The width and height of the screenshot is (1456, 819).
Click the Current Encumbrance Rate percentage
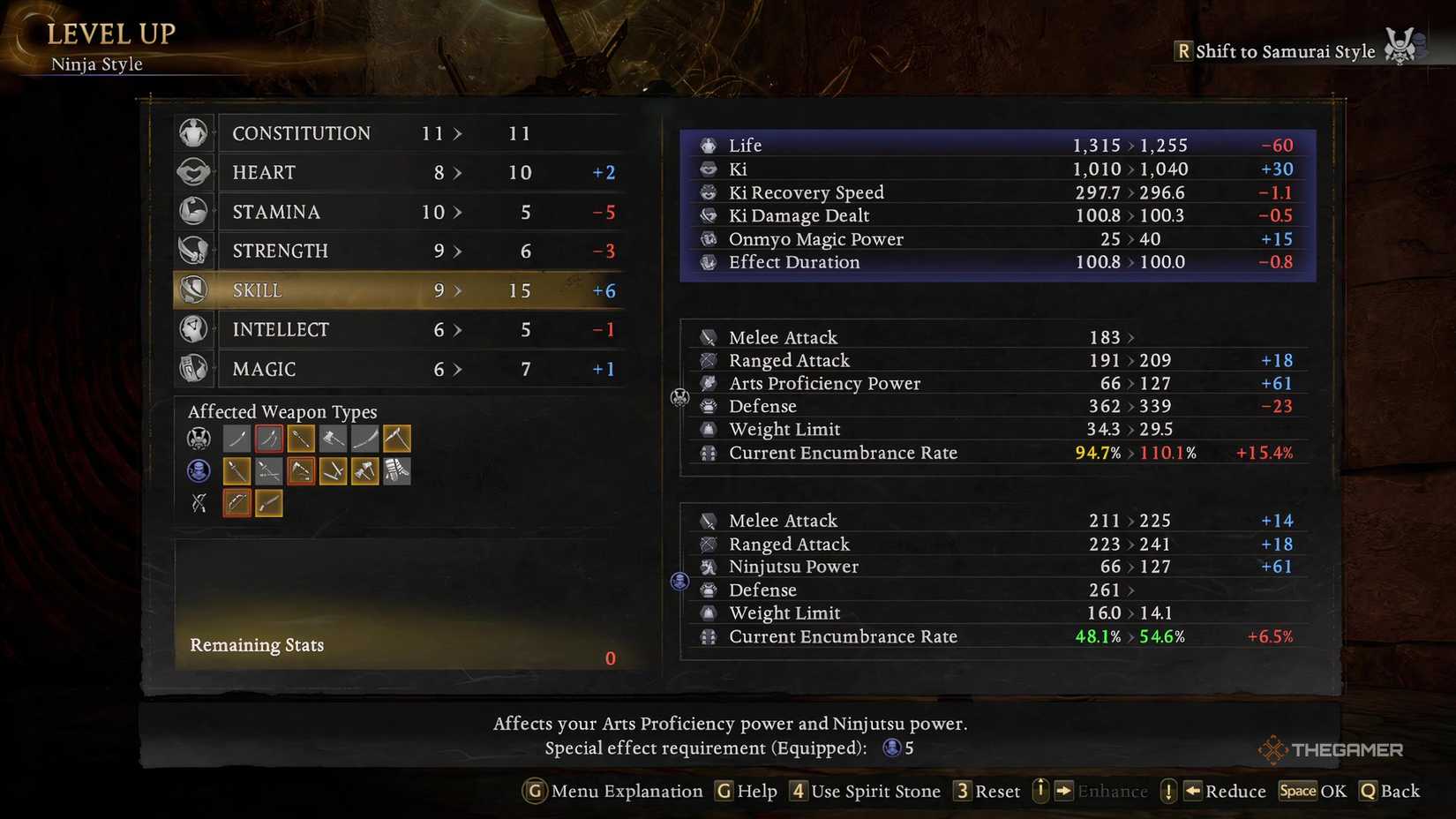1100,453
